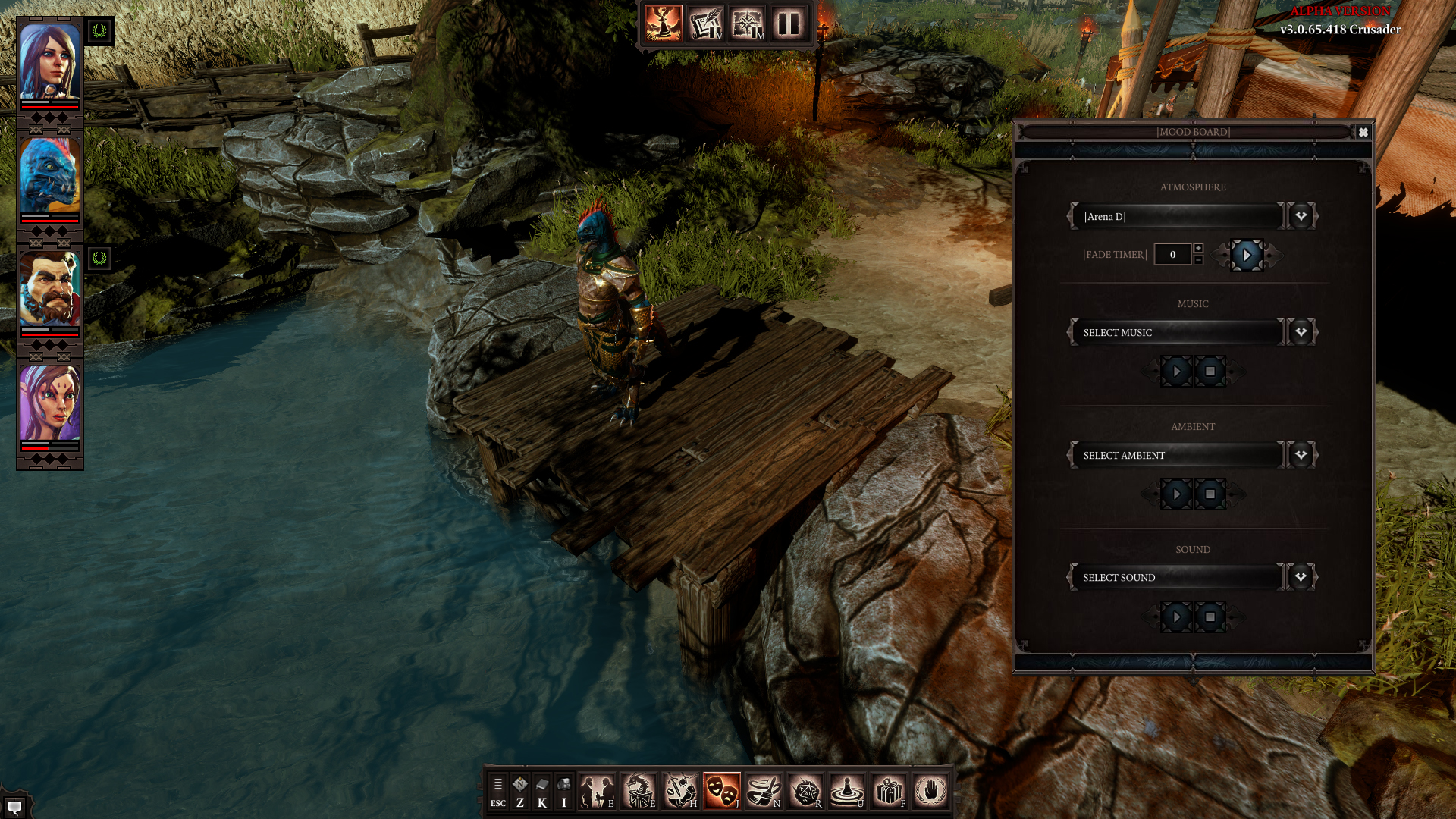This screenshot has width=1456, height=819.
Task: Open the Atmosphere dropdown showing Arena D
Action: 1301,216
